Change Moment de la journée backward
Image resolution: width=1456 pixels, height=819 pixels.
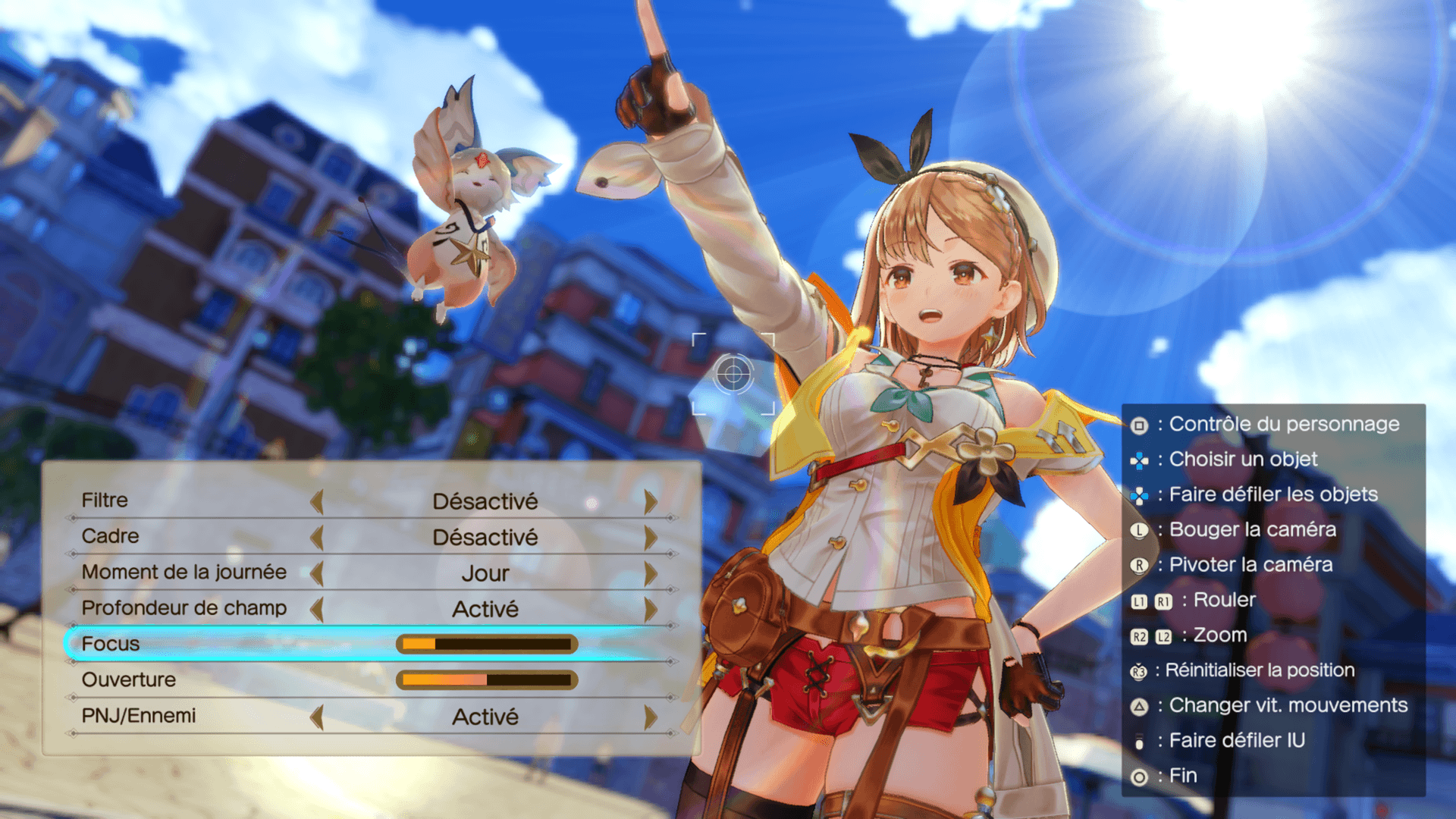[x=317, y=573]
